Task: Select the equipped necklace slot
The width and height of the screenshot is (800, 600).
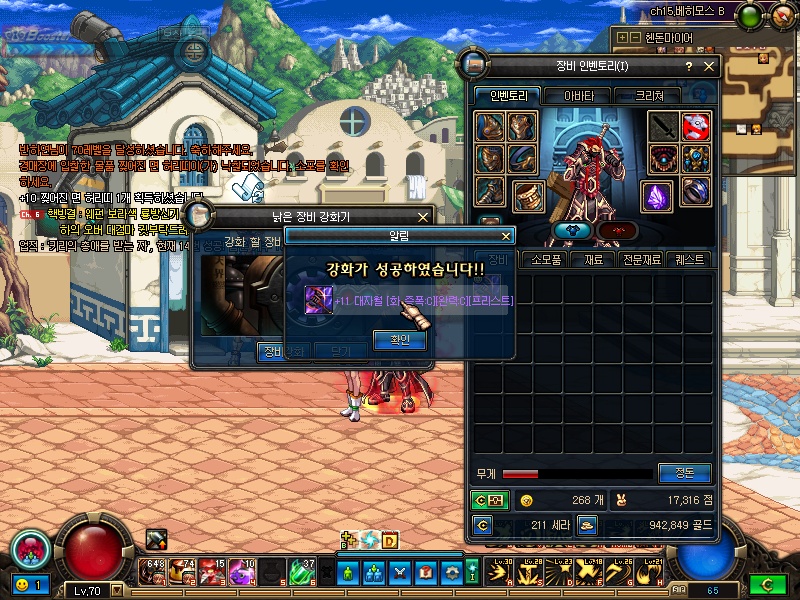Action: (x=663, y=159)
